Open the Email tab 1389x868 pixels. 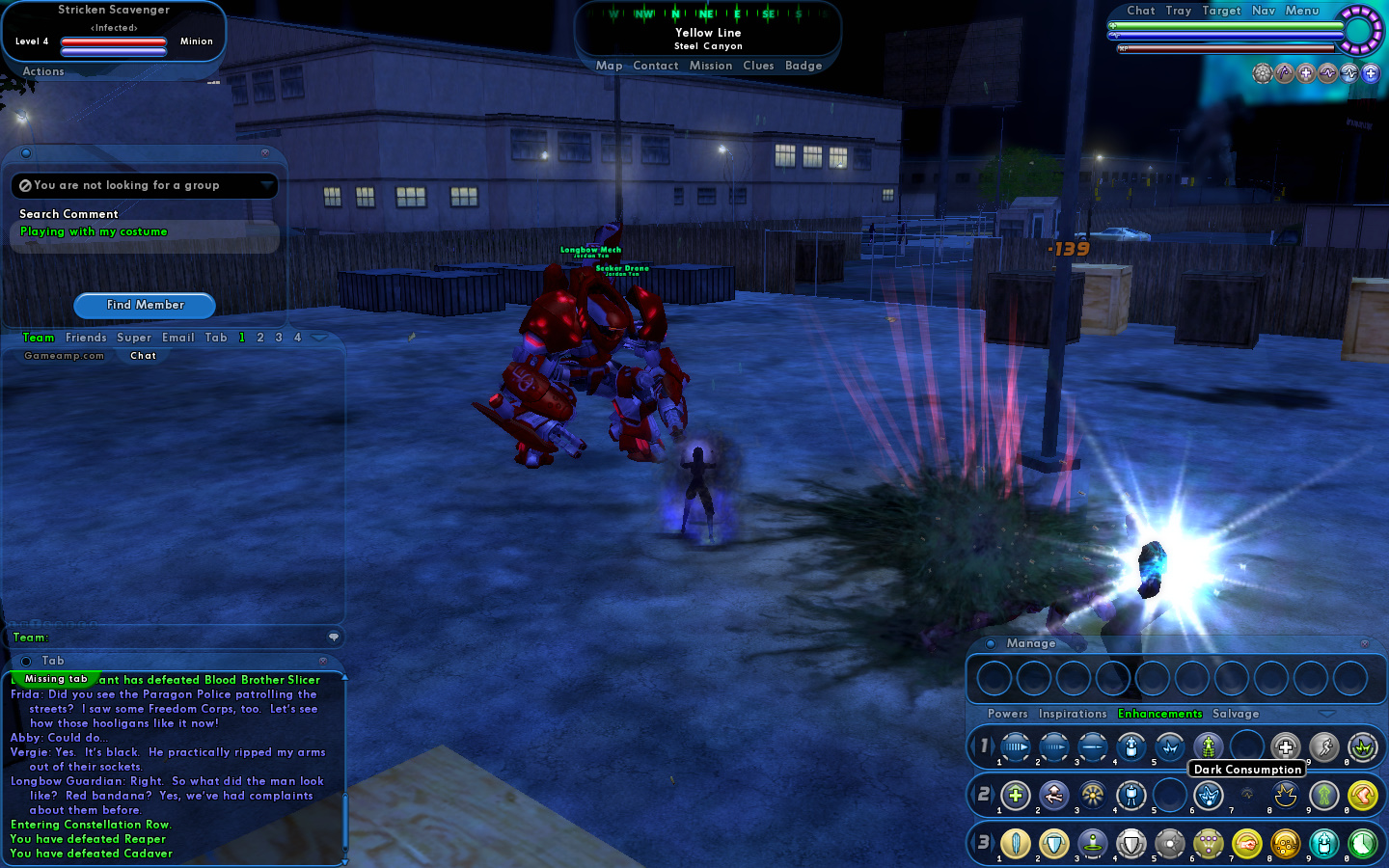pos(178,338)
